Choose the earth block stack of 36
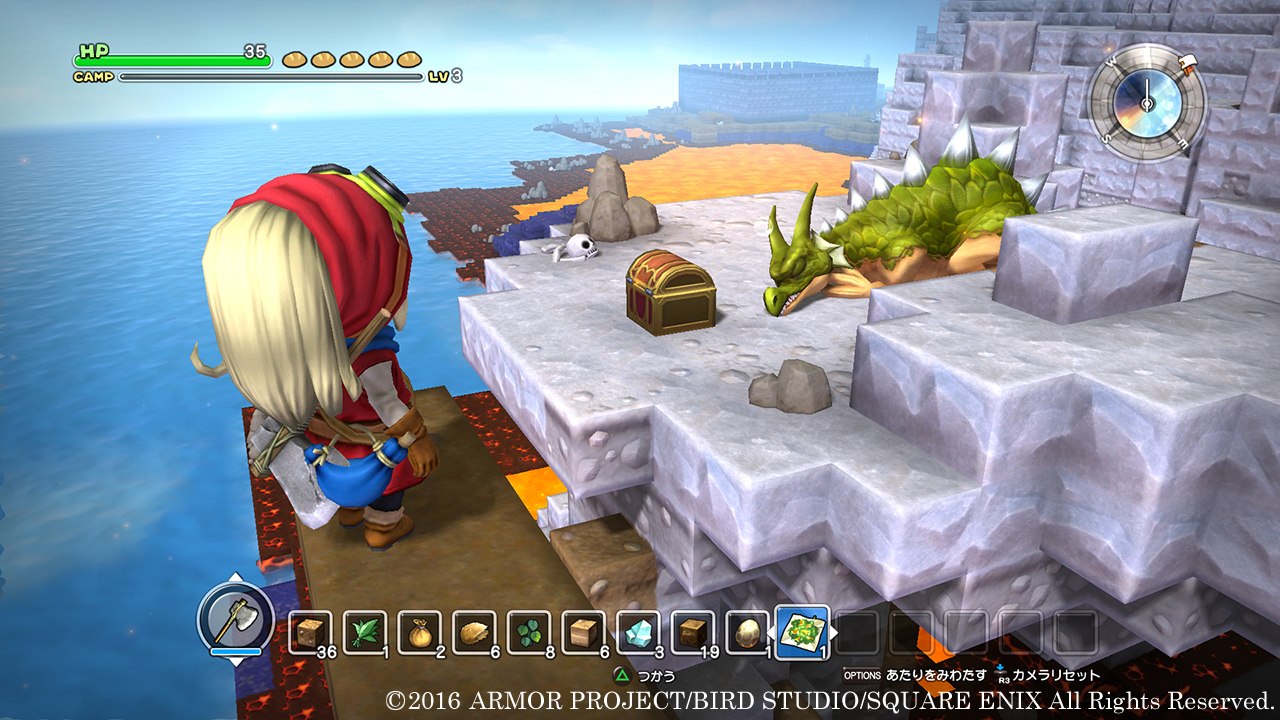The width and height of the screenshot is (1280, 720). 310,633
